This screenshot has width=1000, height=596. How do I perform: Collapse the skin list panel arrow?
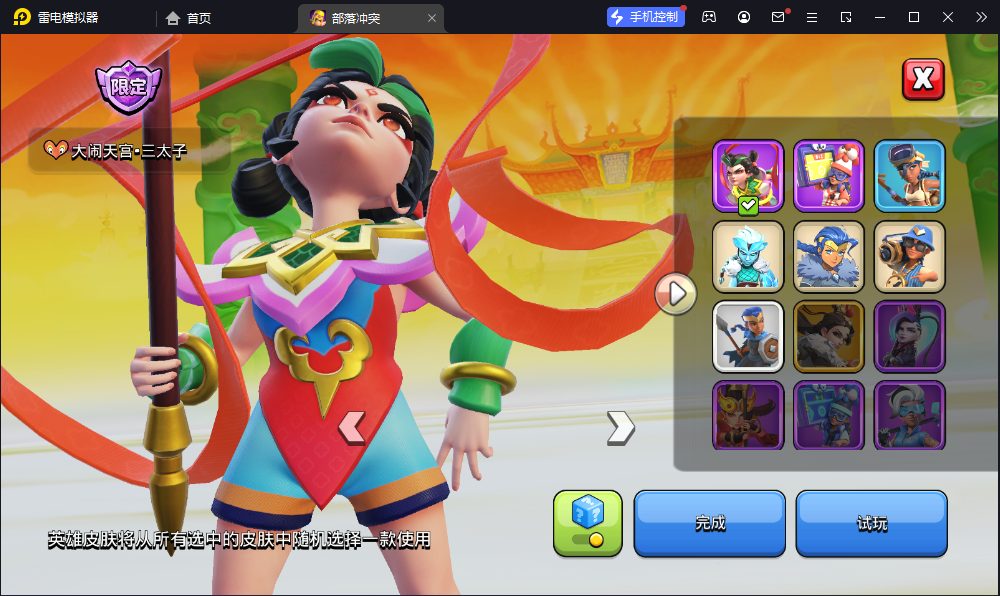click(x=676, y=293)
